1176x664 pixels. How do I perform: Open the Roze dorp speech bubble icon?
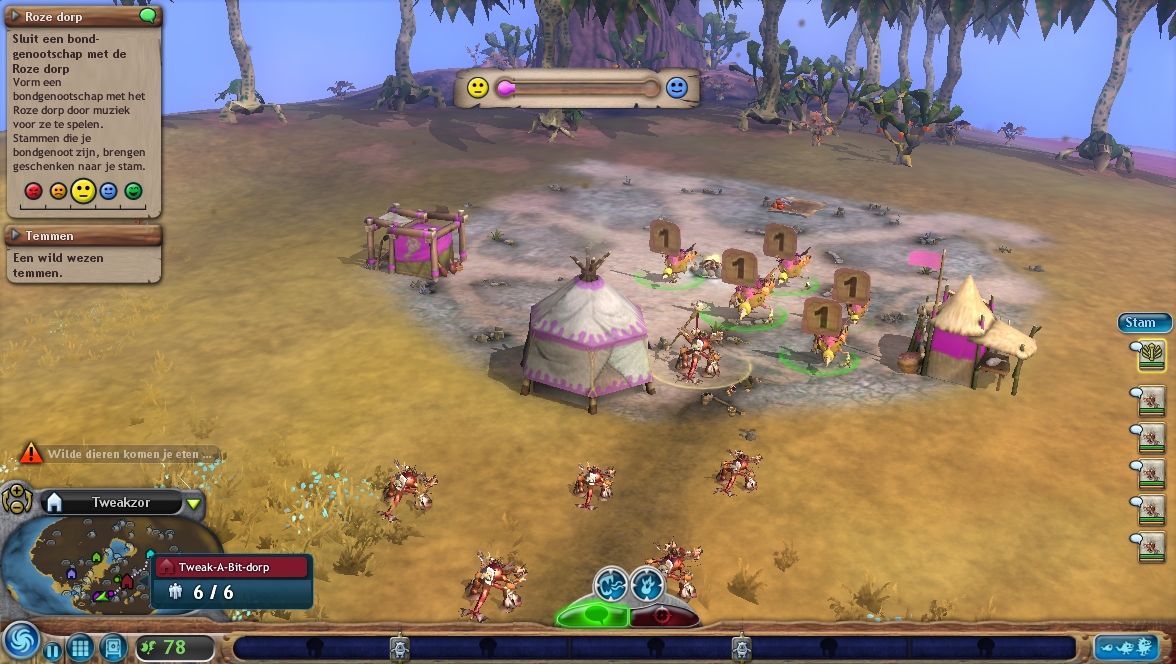point(148,16)
